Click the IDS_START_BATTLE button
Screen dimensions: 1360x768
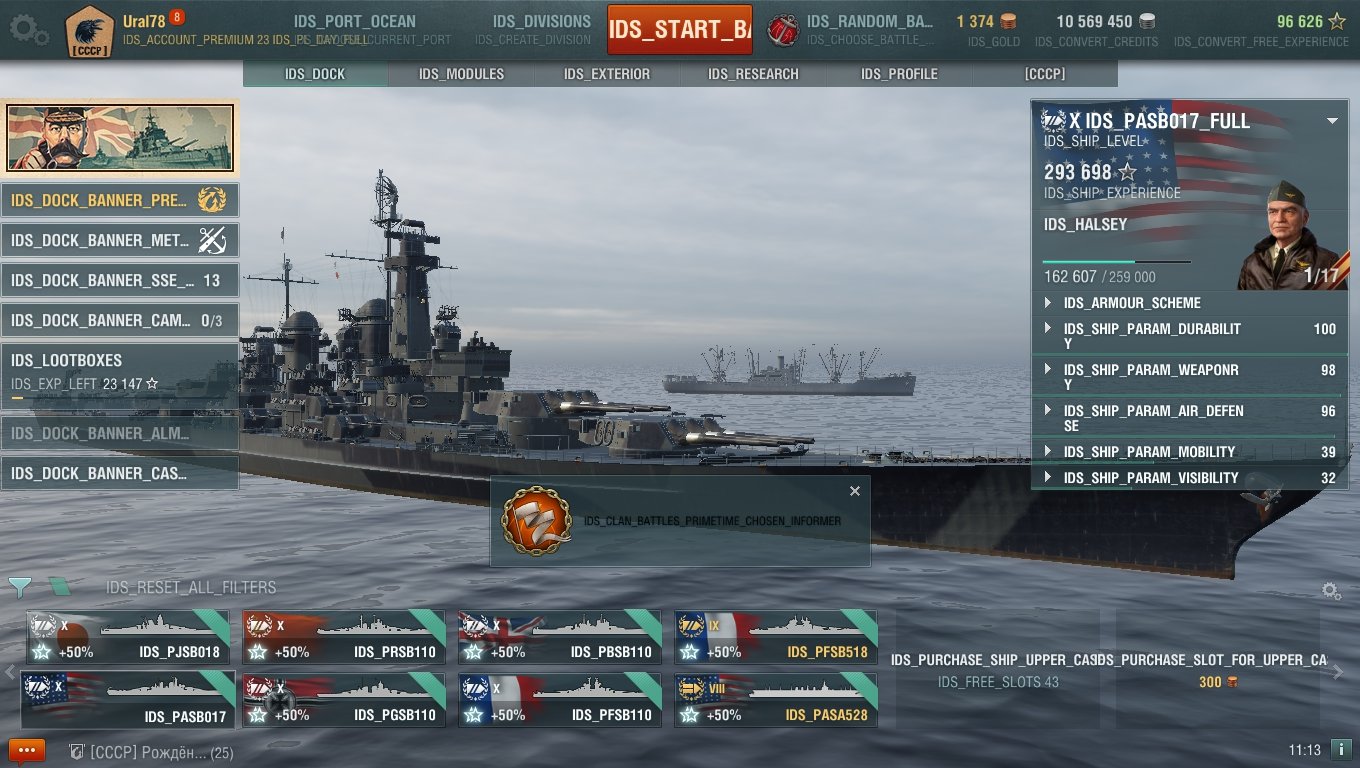[679, 30]
